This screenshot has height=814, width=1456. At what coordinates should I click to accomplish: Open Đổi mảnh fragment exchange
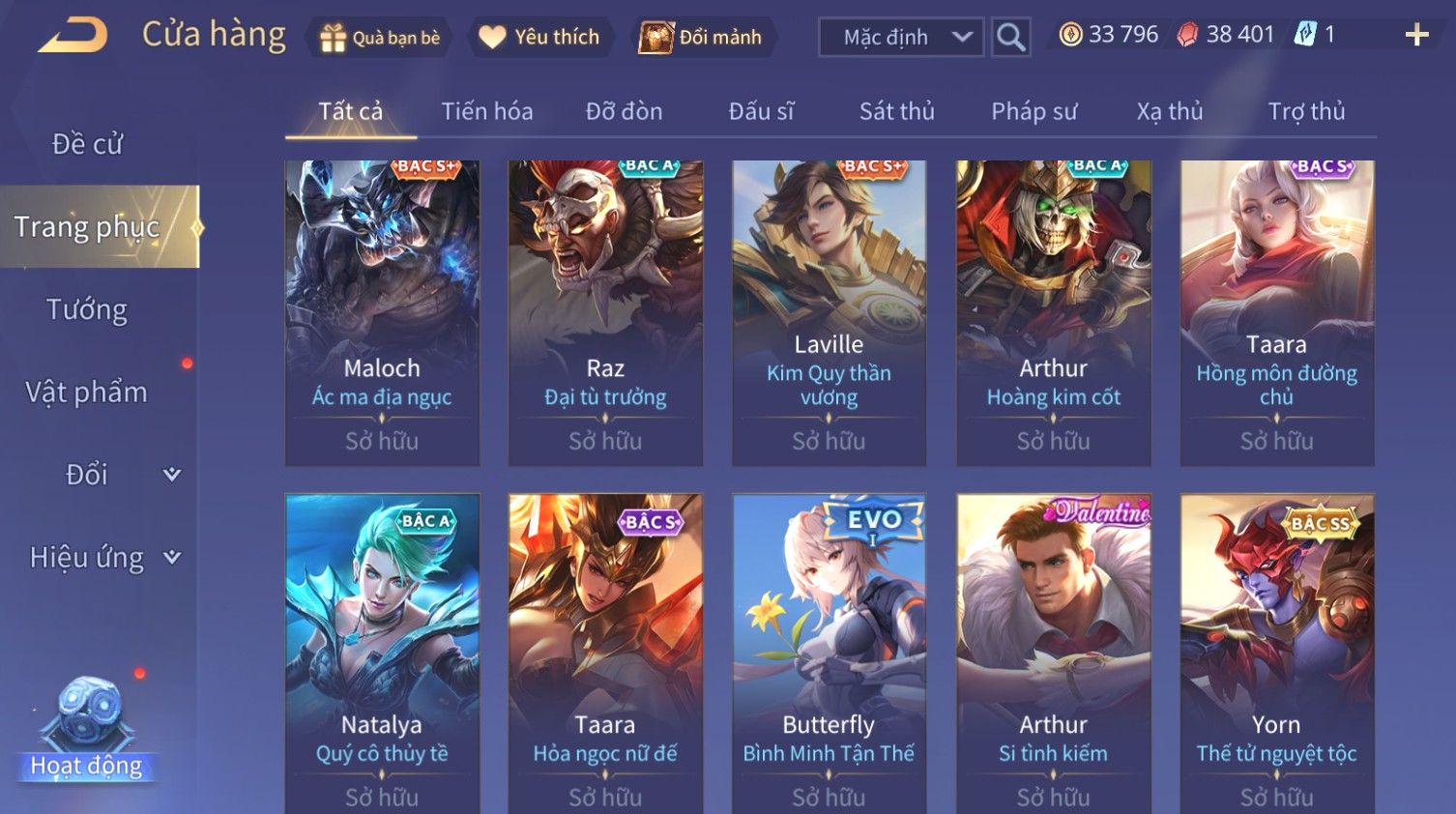pos(703,38)
